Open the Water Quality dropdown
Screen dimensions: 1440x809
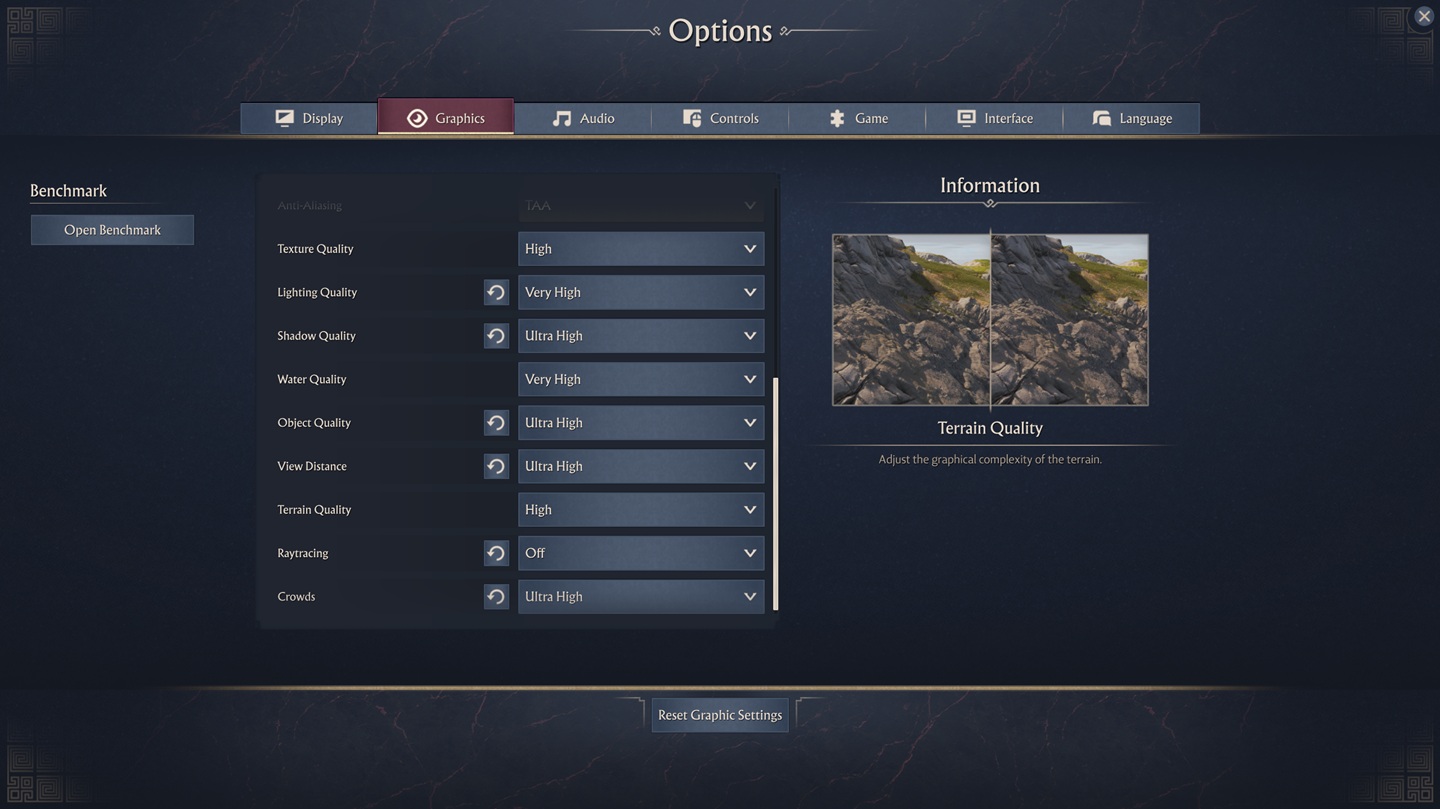(x=641, y=379)
